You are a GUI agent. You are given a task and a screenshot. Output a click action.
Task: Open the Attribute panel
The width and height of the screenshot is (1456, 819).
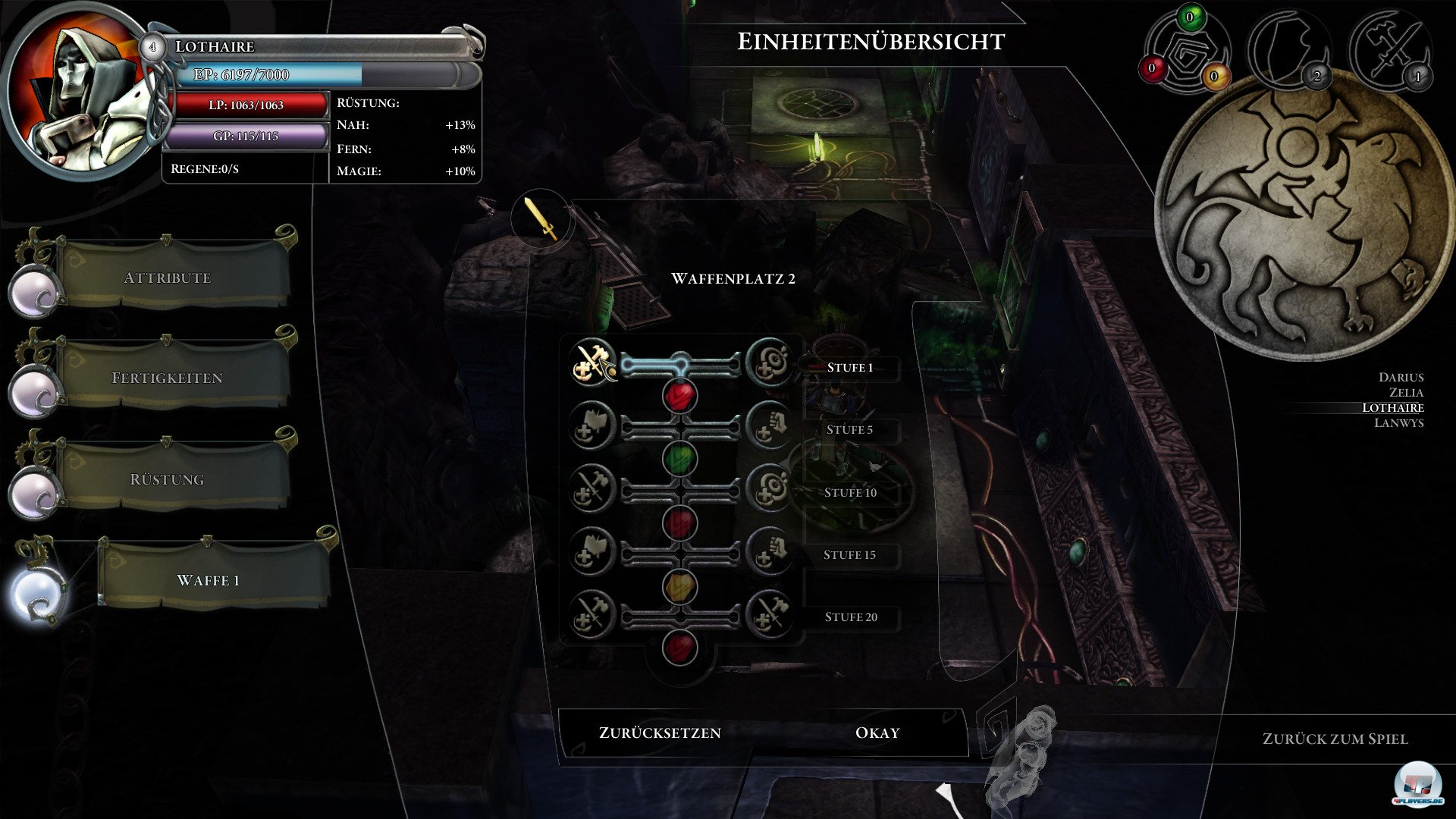(x=168, y=278)
